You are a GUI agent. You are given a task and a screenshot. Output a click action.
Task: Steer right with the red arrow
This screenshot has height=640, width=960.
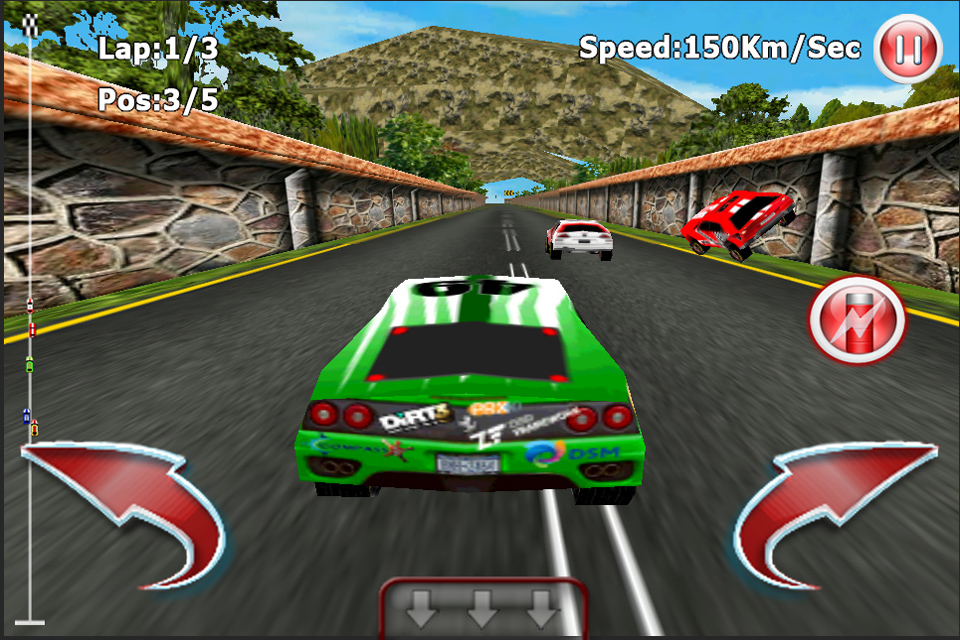click(x=835, y=510)
